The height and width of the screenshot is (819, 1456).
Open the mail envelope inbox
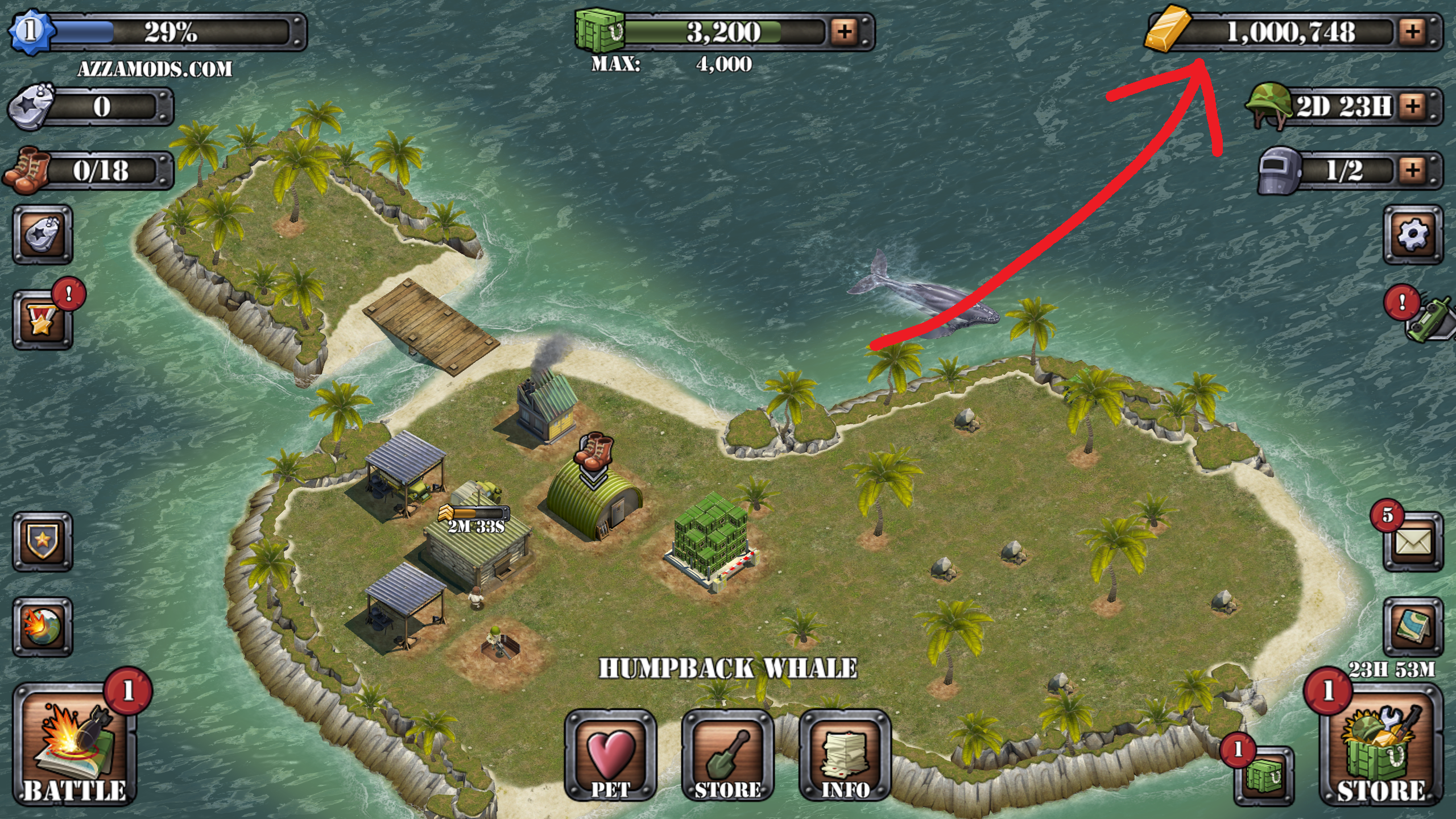(1413, 542)
